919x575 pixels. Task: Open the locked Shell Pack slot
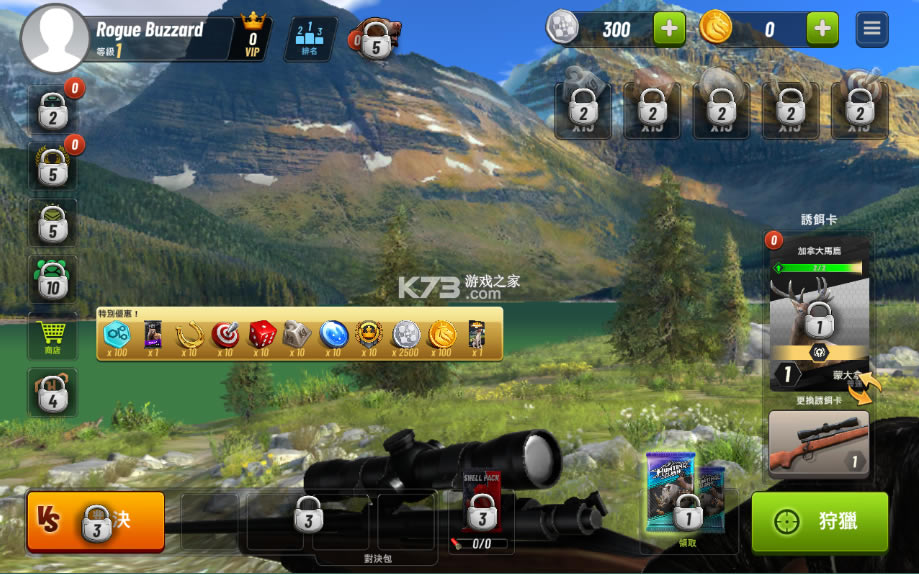pos(482,514)
